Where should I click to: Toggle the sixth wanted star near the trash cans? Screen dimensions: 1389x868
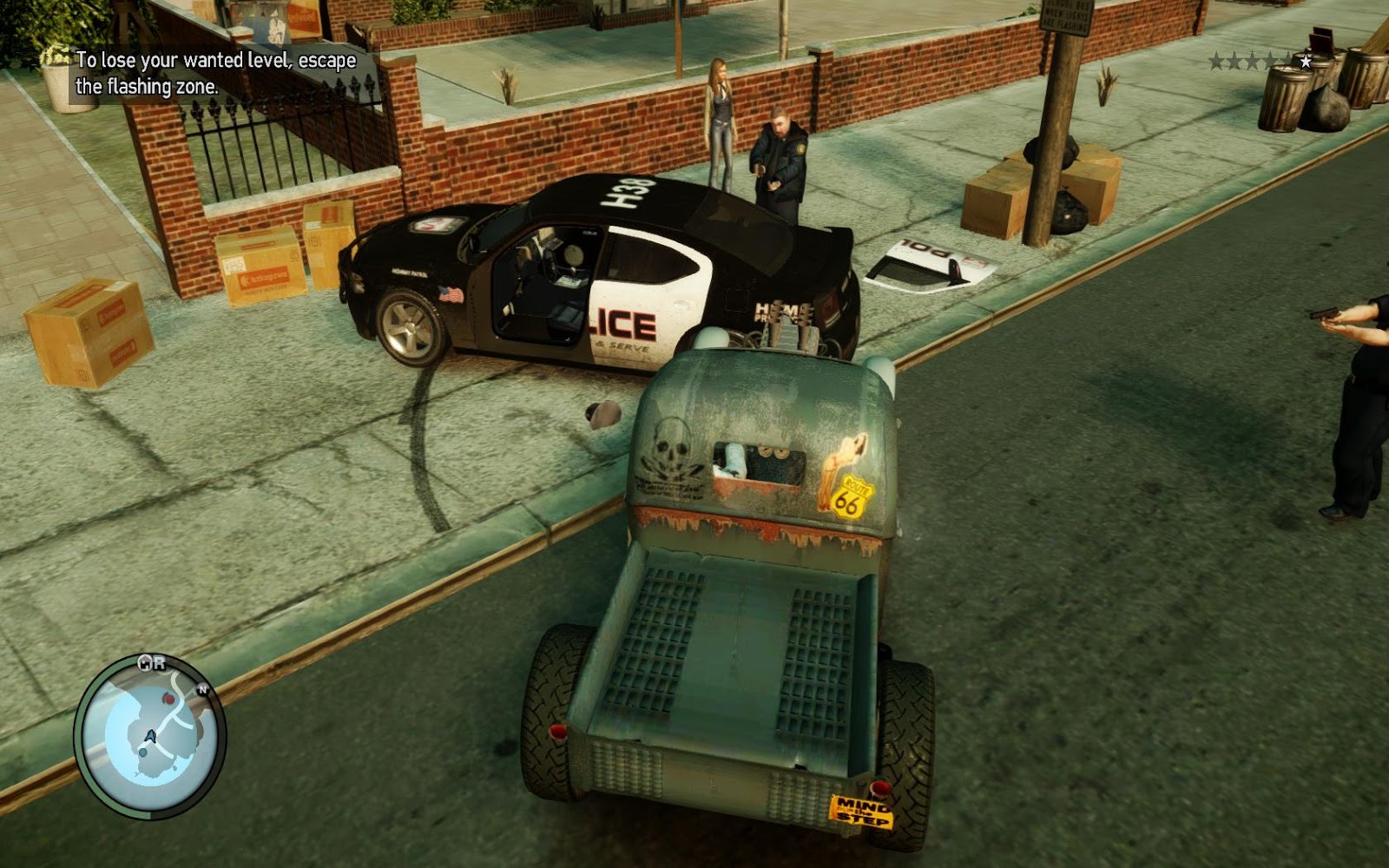pos(1306,62)
